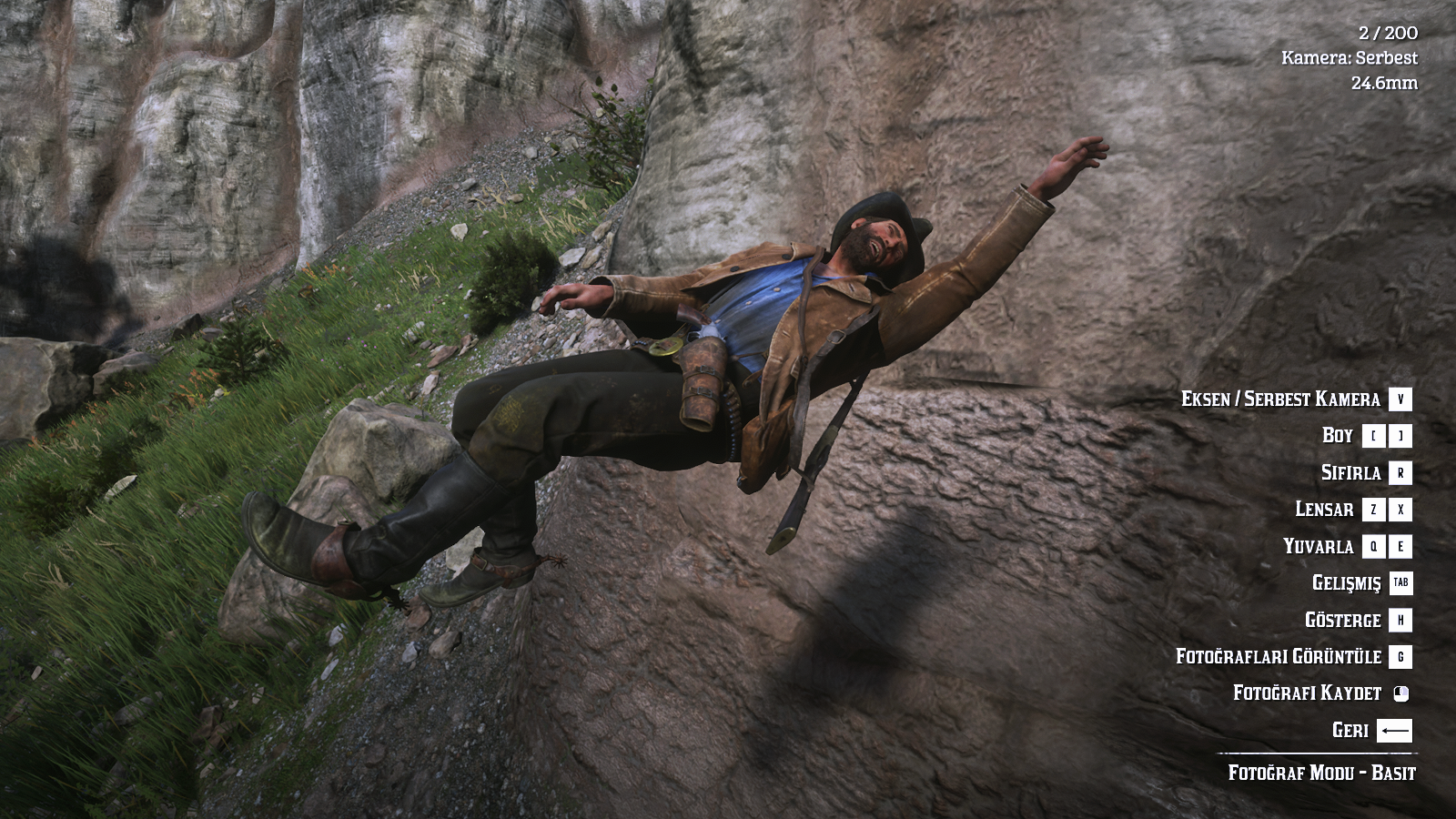Choose Sıfırla to reset the camera
The height and width of the screenshot is (819, 1456).
[x=1350, y=473]
